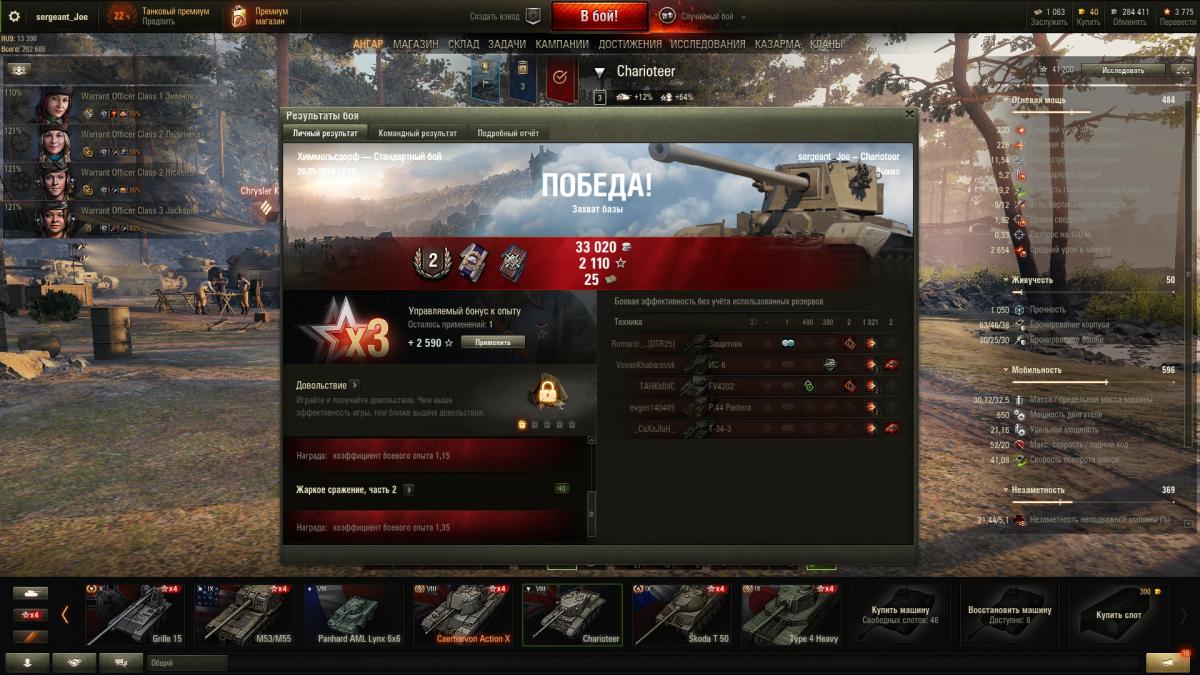
Task: Open the Случайный бой mode selector
Action: coord(707,17)
